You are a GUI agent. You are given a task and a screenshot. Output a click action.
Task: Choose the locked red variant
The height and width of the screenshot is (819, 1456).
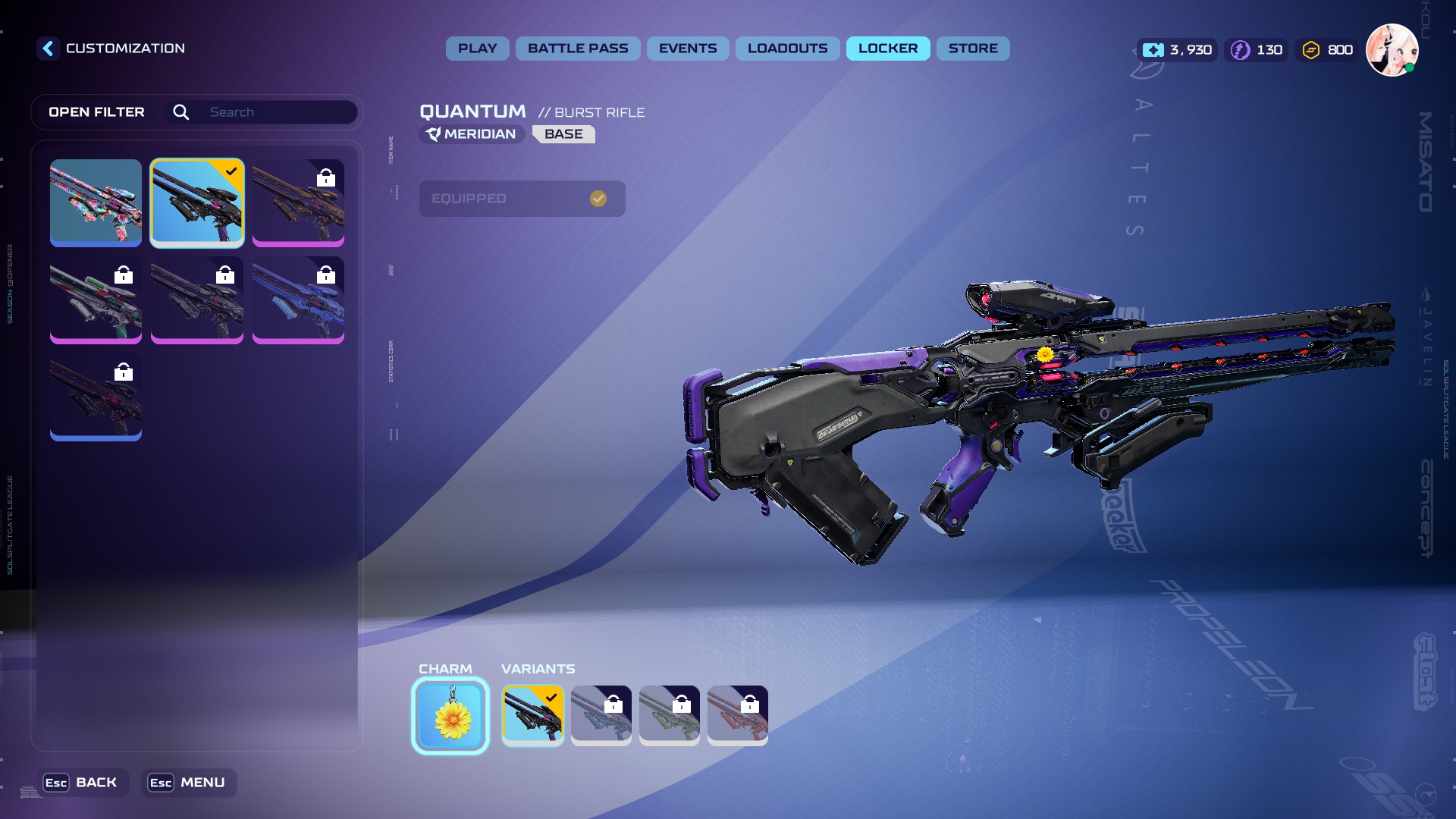click(x=737, y=715)
